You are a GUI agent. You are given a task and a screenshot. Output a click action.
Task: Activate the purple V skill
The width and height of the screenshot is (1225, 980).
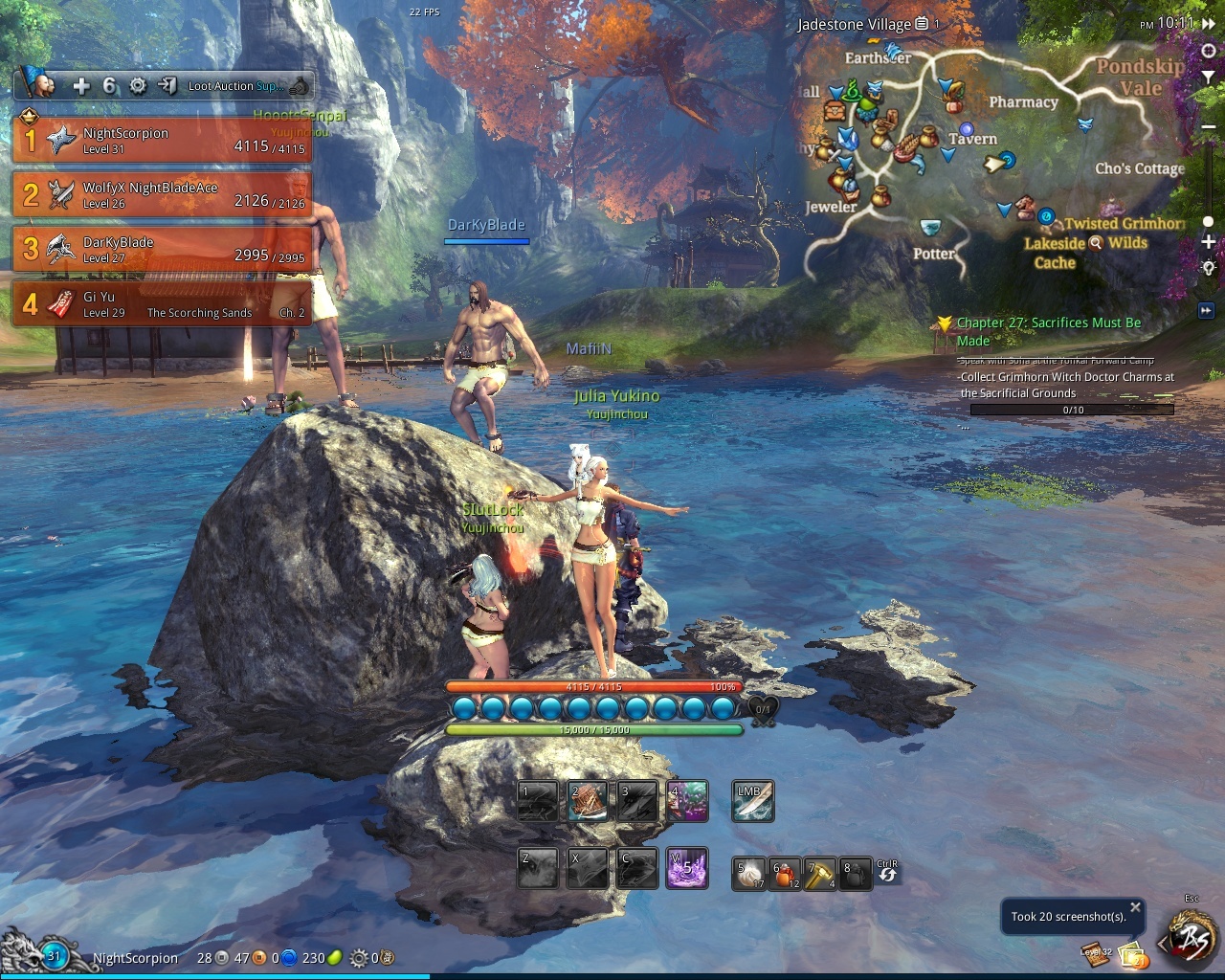(x=687, y=868)
